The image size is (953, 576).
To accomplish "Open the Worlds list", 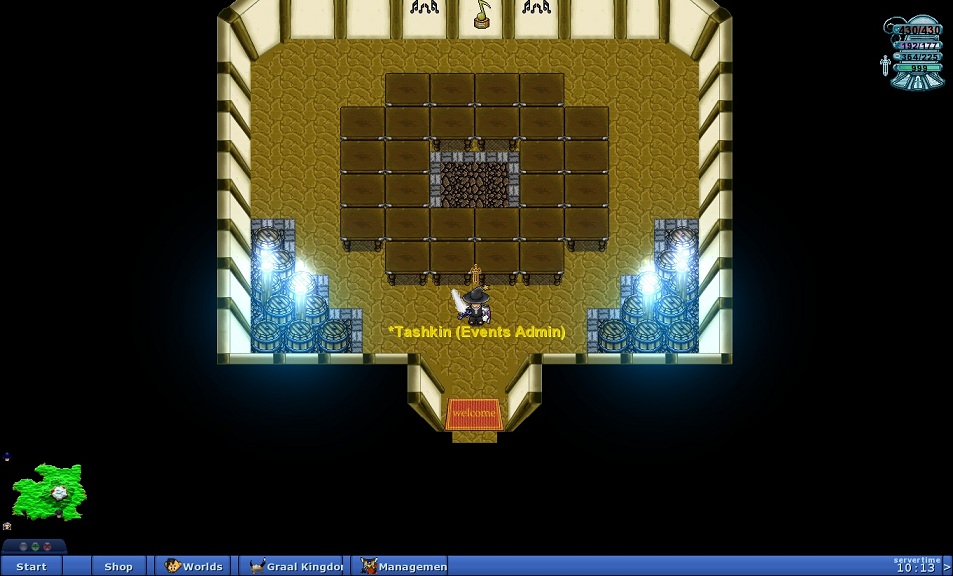I will click(x=194, y=566).
